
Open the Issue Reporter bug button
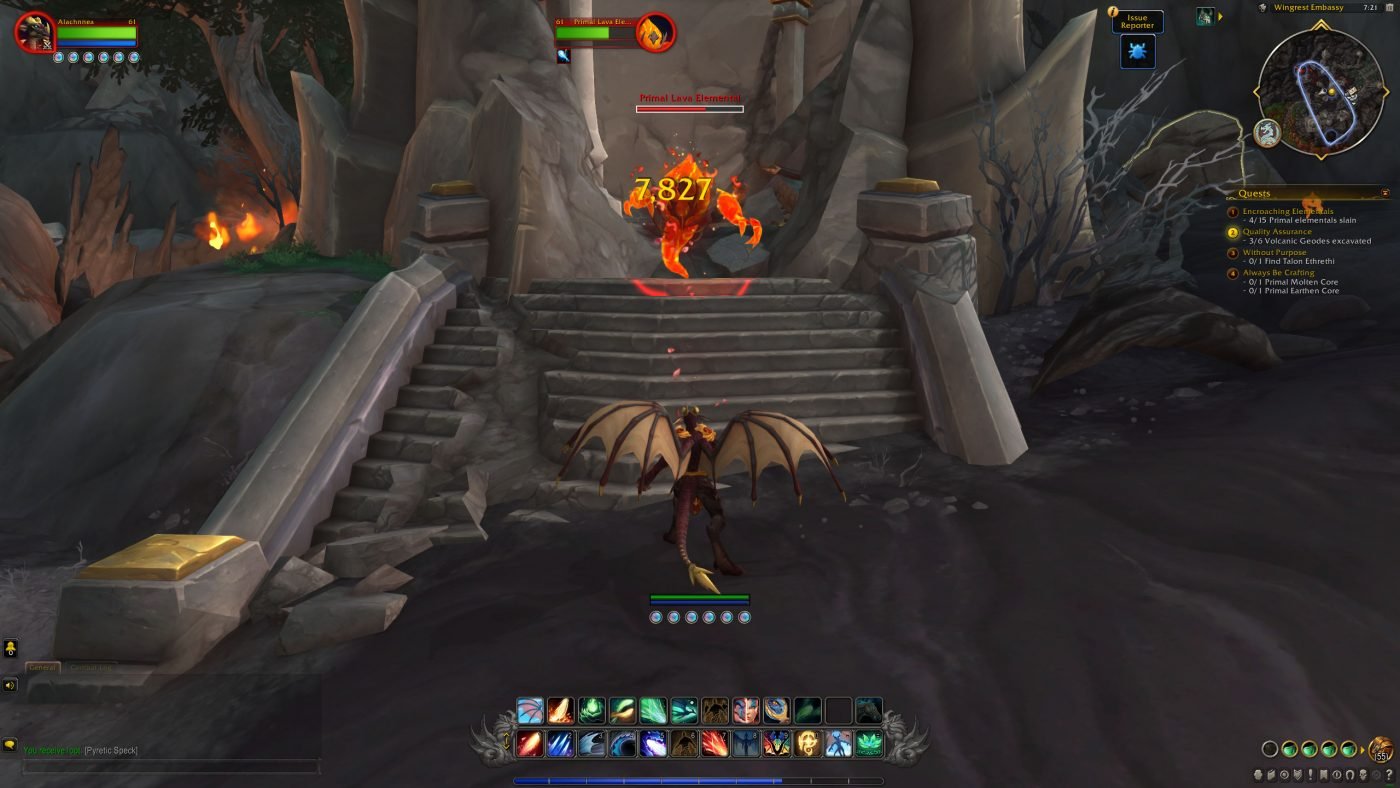pyautogui.click(x=1137, y=51)
